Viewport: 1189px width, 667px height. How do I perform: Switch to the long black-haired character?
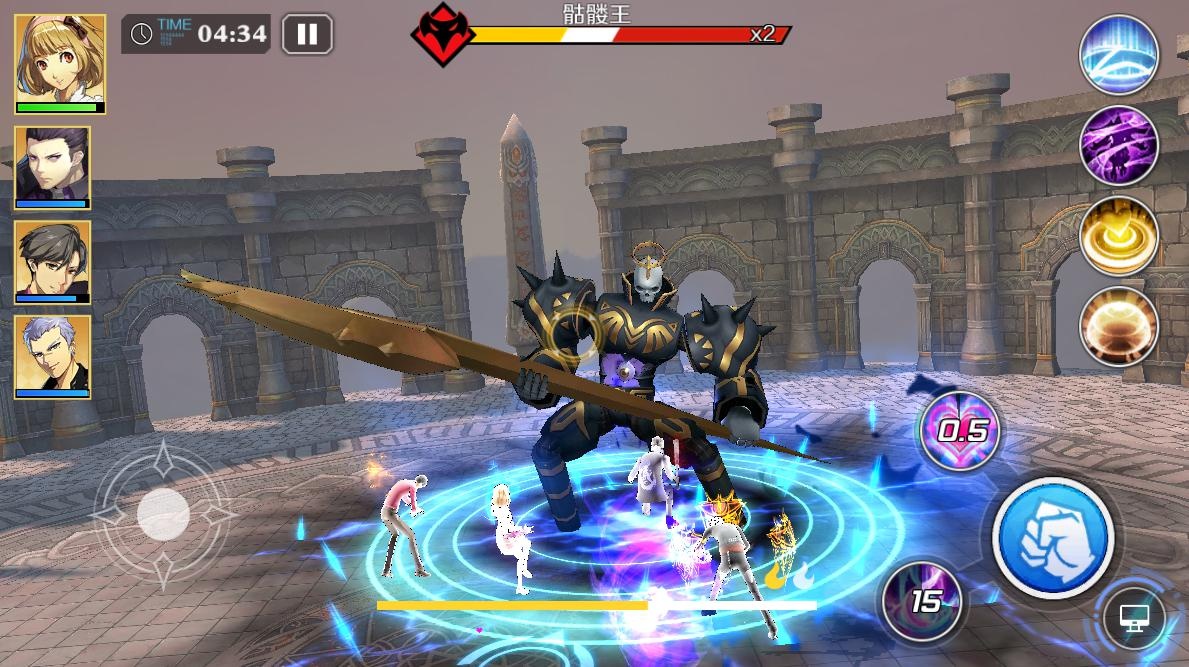tap(52, 167)
